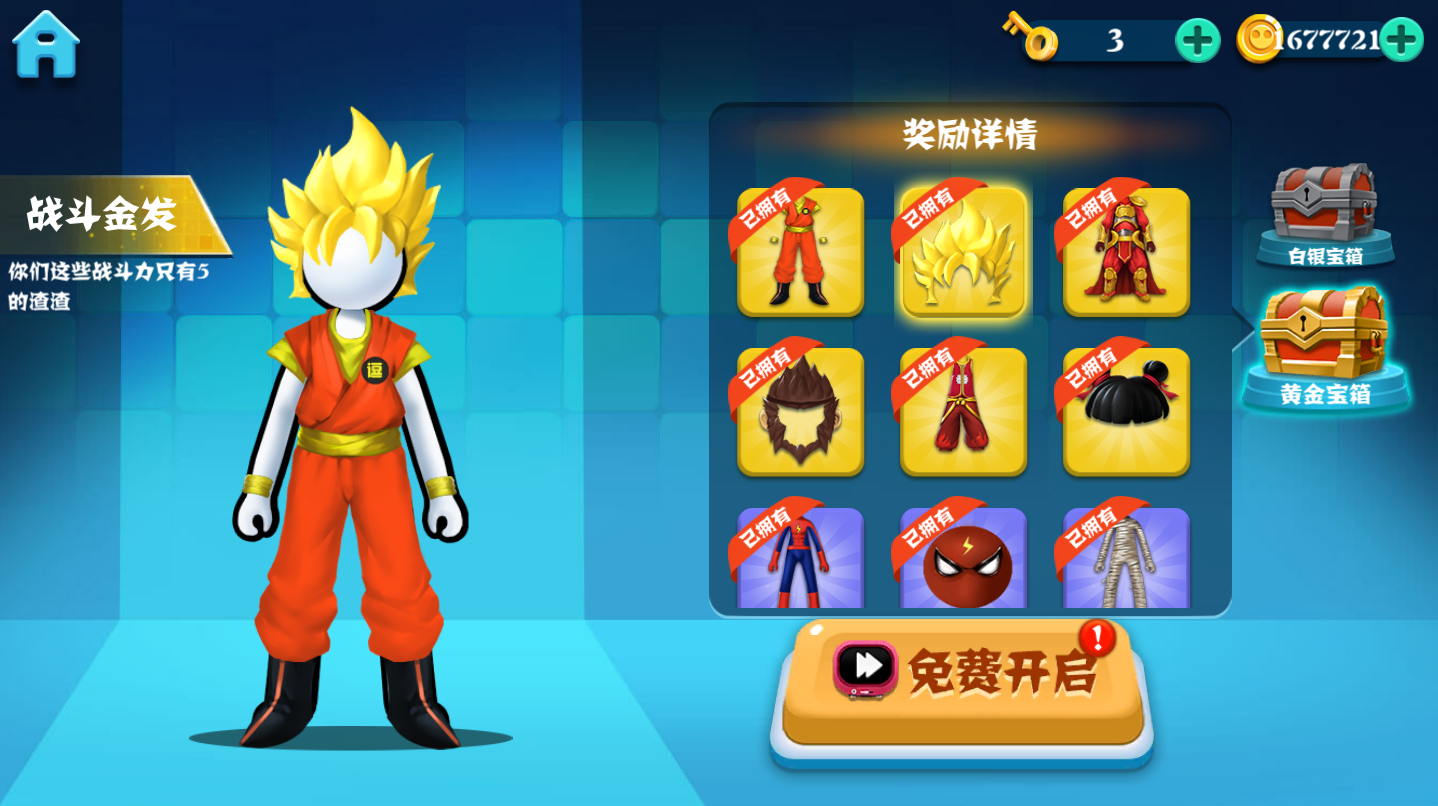The height and width of the screenshot is (806, 1438).
Task: Select the orange Goku outfit reward
Action: [x=799, y=253]
